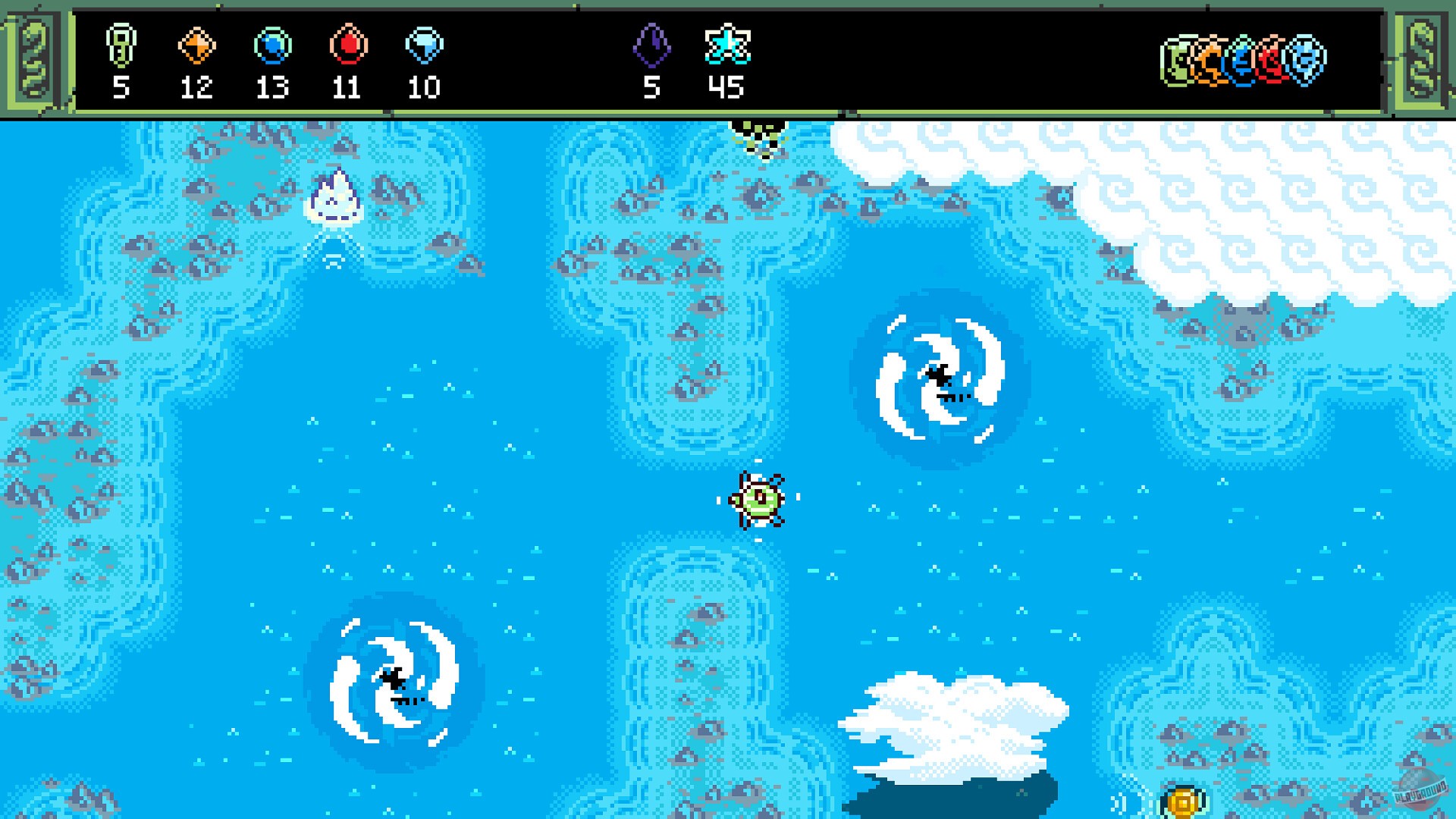1456x819 pixels.
Task: Select the blue emblem badge at top right
Action: (x=1244, y=59)
